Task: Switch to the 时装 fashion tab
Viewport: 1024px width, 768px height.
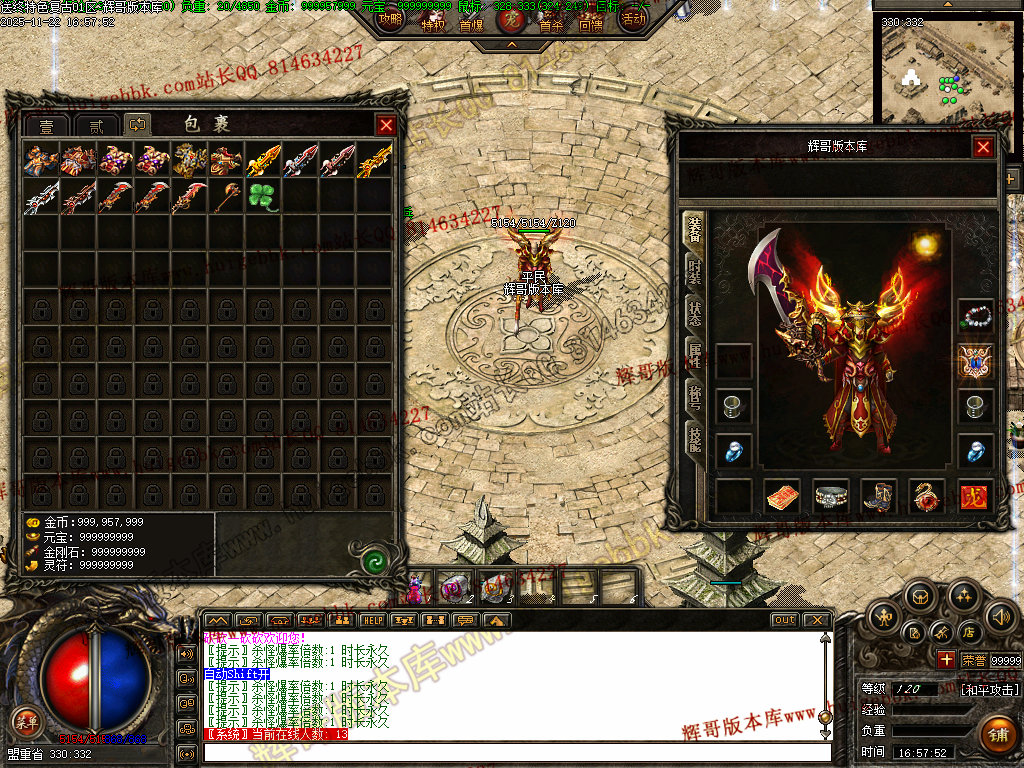Action: [694, 270]
